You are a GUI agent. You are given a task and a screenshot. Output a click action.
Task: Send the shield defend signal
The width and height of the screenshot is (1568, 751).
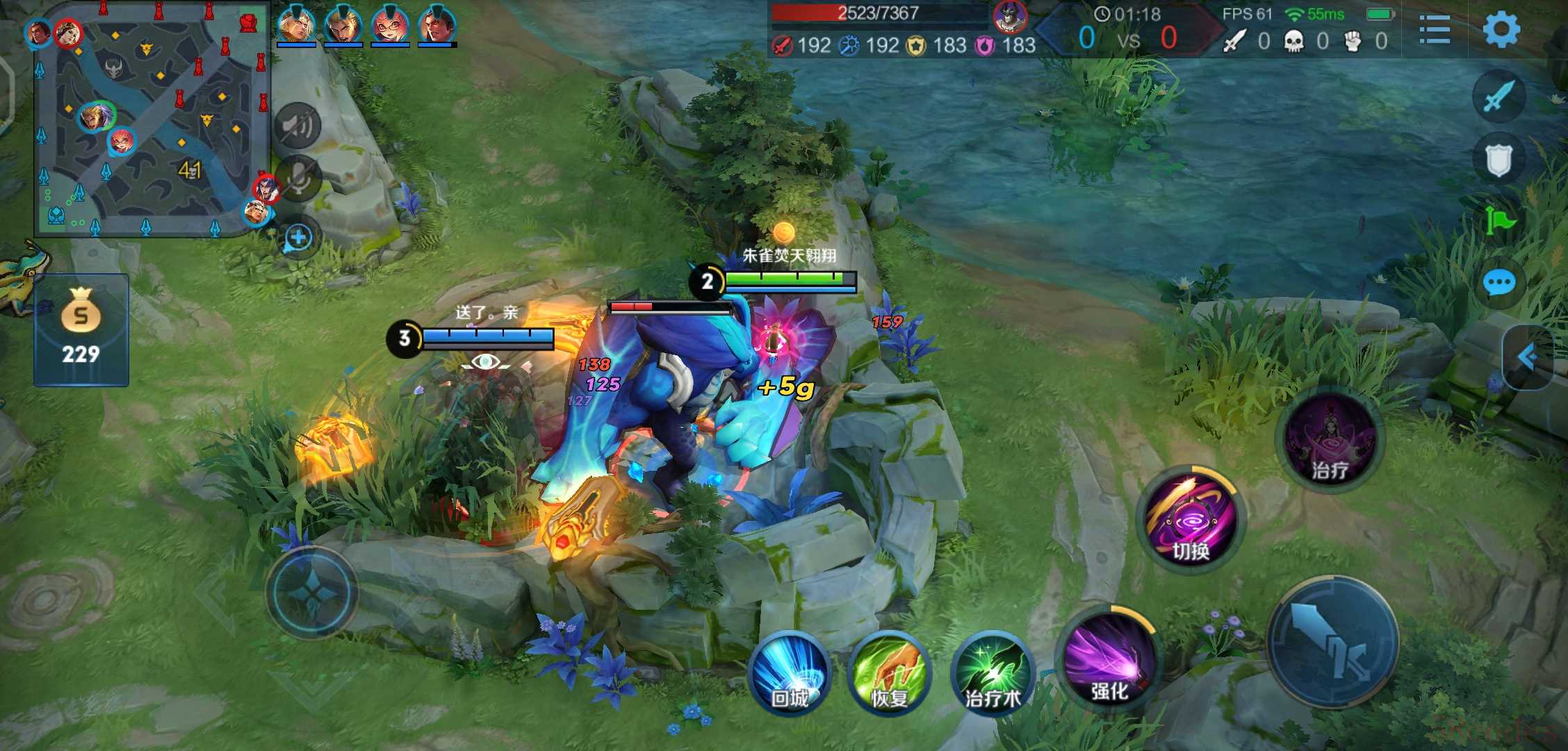(1498, 160)
